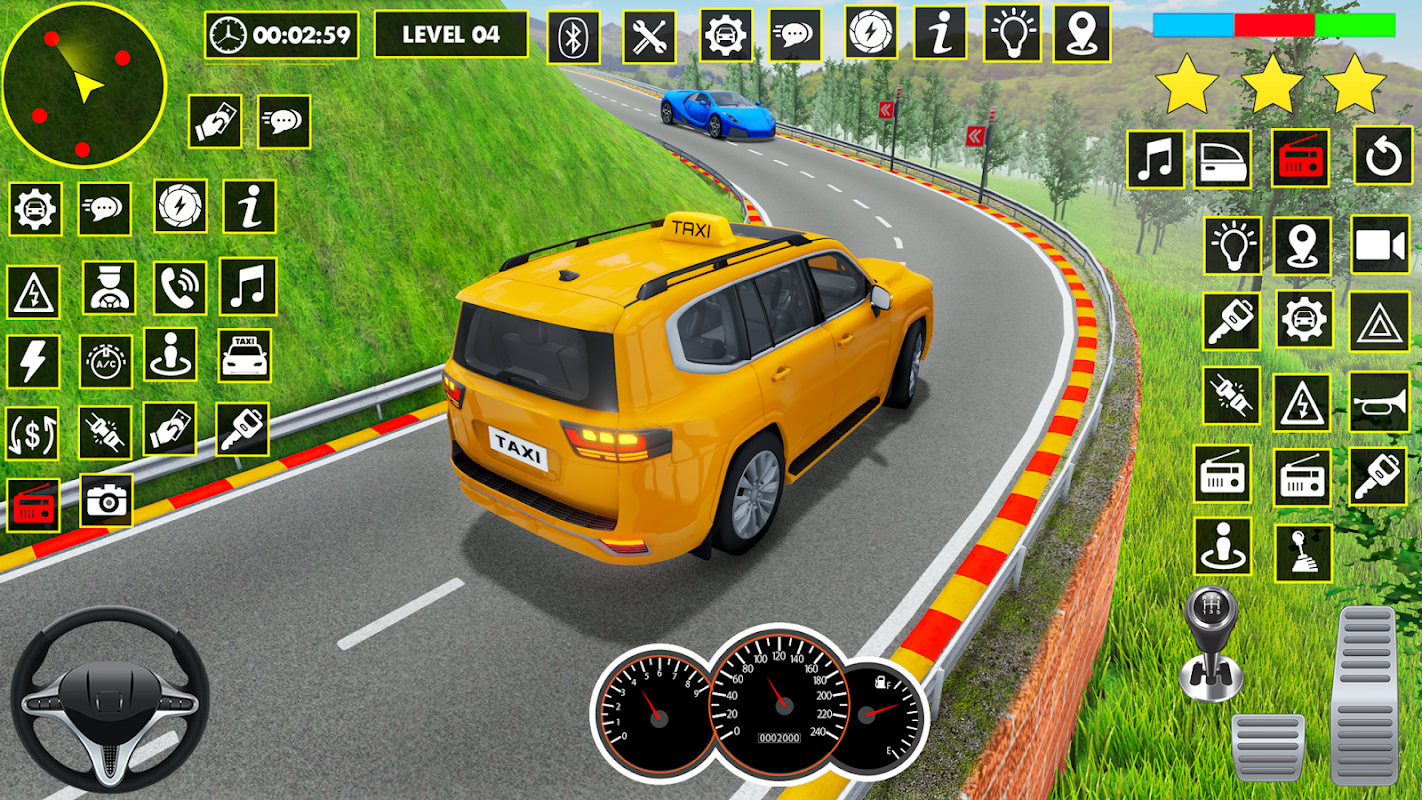The width and height of the screenshot is (1422, 800).
Task: Activate the double-triangle hazard lights icon
Action: click(1380, 321)
